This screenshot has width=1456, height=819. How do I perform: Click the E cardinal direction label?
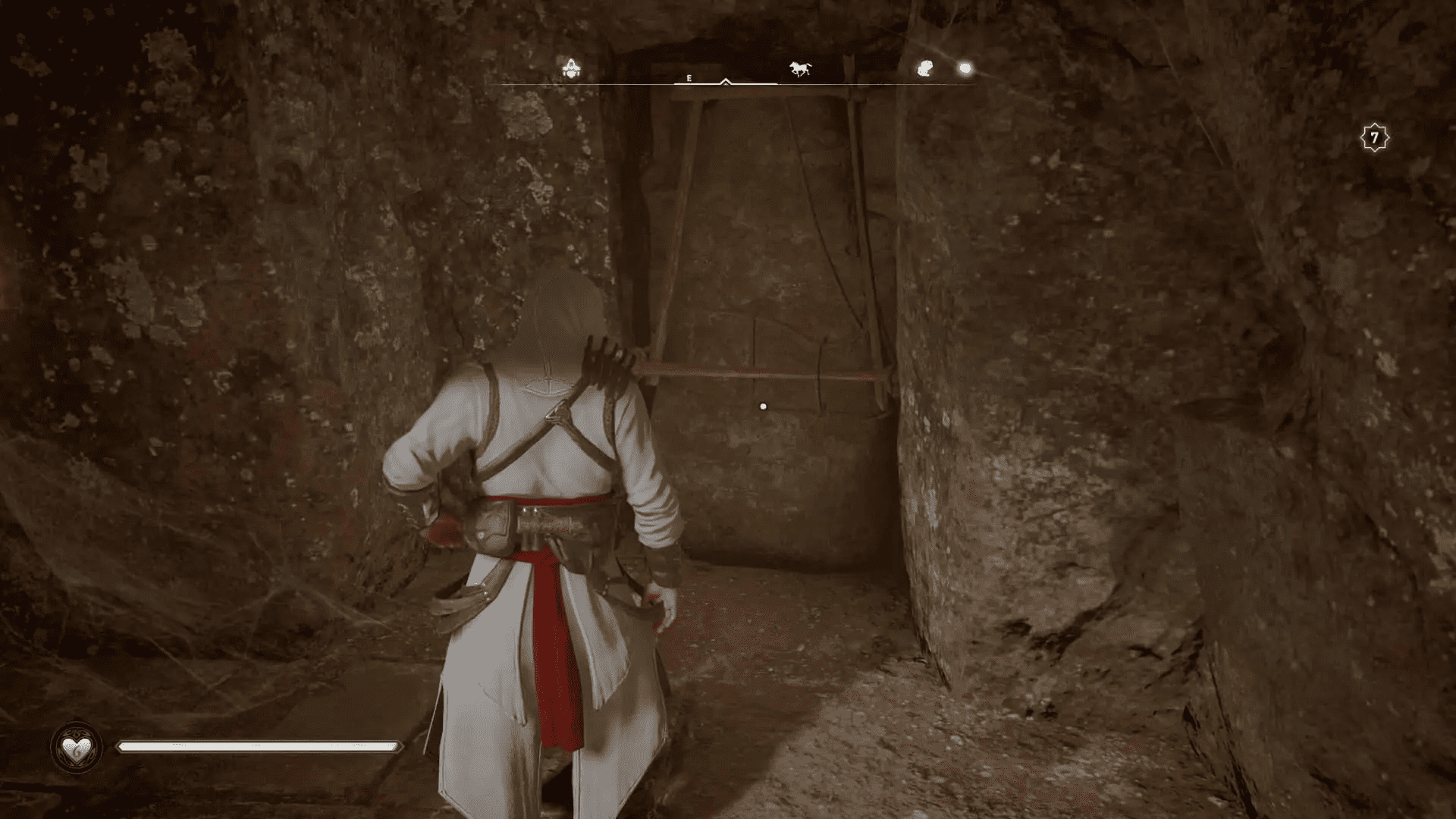point(689,77)
